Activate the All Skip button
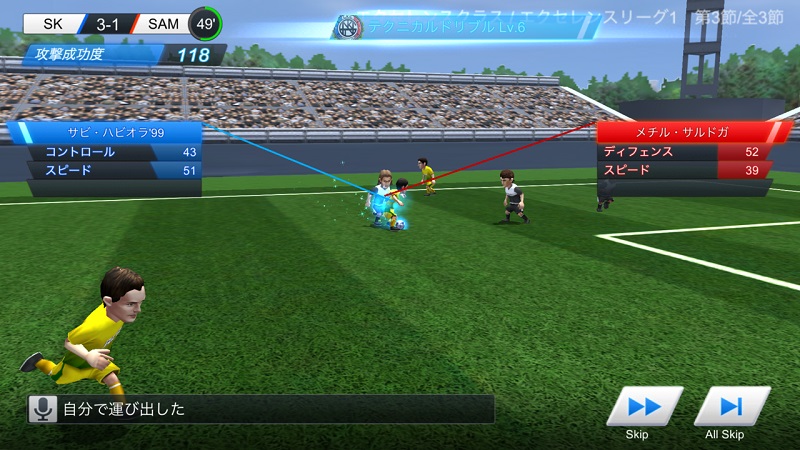This screenshot has width=800, height=450. pyautogui.click(x=731, y=406)
